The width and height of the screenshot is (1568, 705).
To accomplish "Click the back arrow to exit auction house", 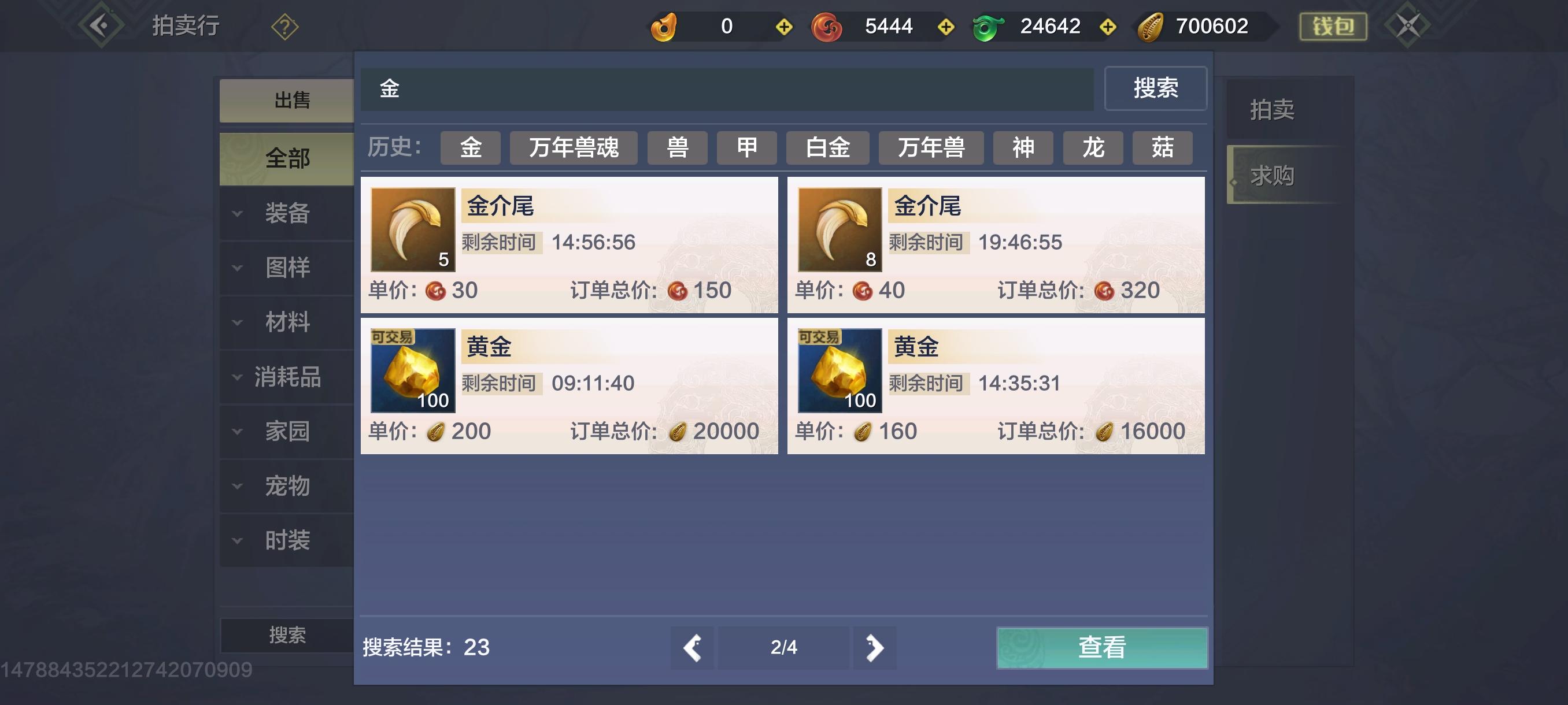I will [101, 24].
